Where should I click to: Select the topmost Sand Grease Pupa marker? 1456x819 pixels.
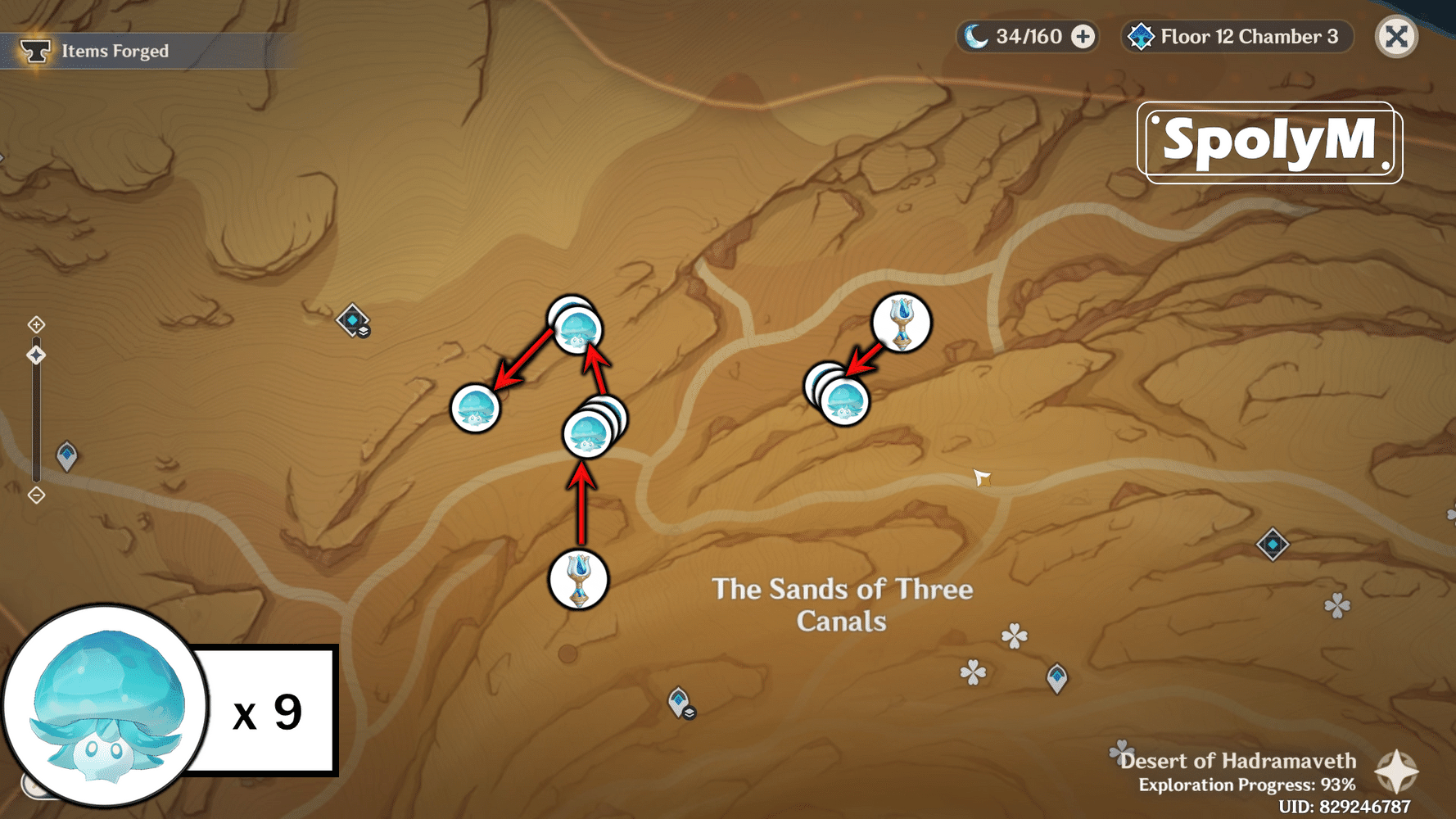(x=576, y=331)
